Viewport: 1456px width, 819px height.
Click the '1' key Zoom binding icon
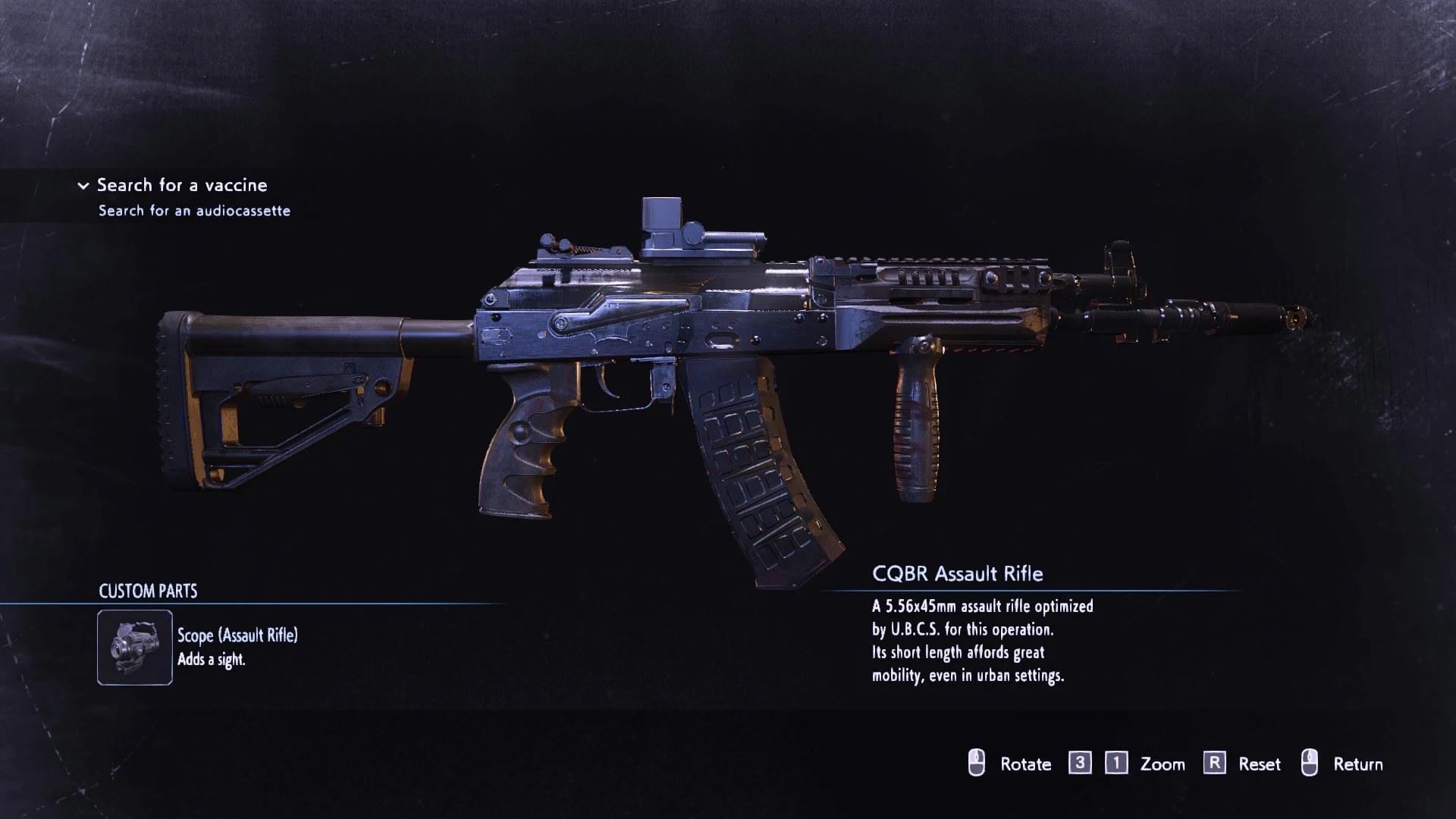pyautogui.click(x=1115, y=764)
